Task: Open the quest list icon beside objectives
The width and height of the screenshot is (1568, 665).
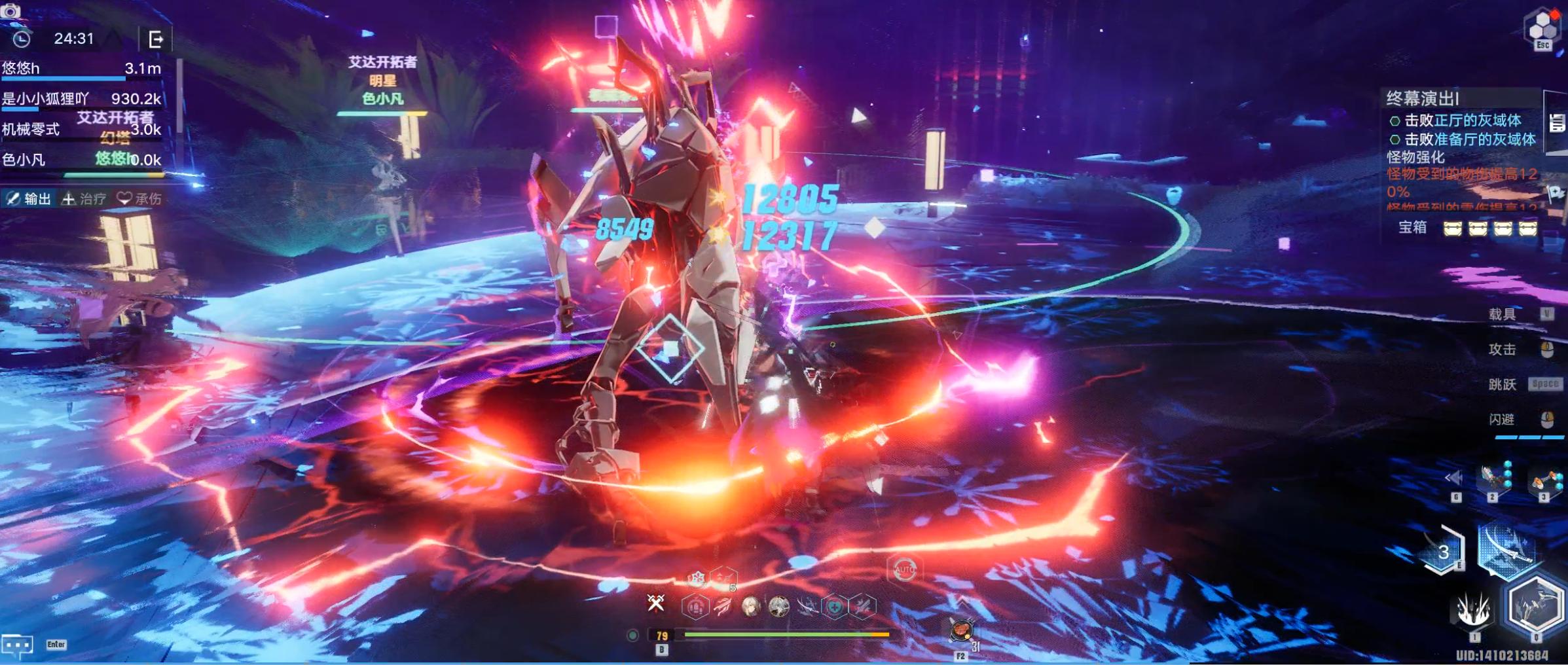Action: click(1557, 122)
